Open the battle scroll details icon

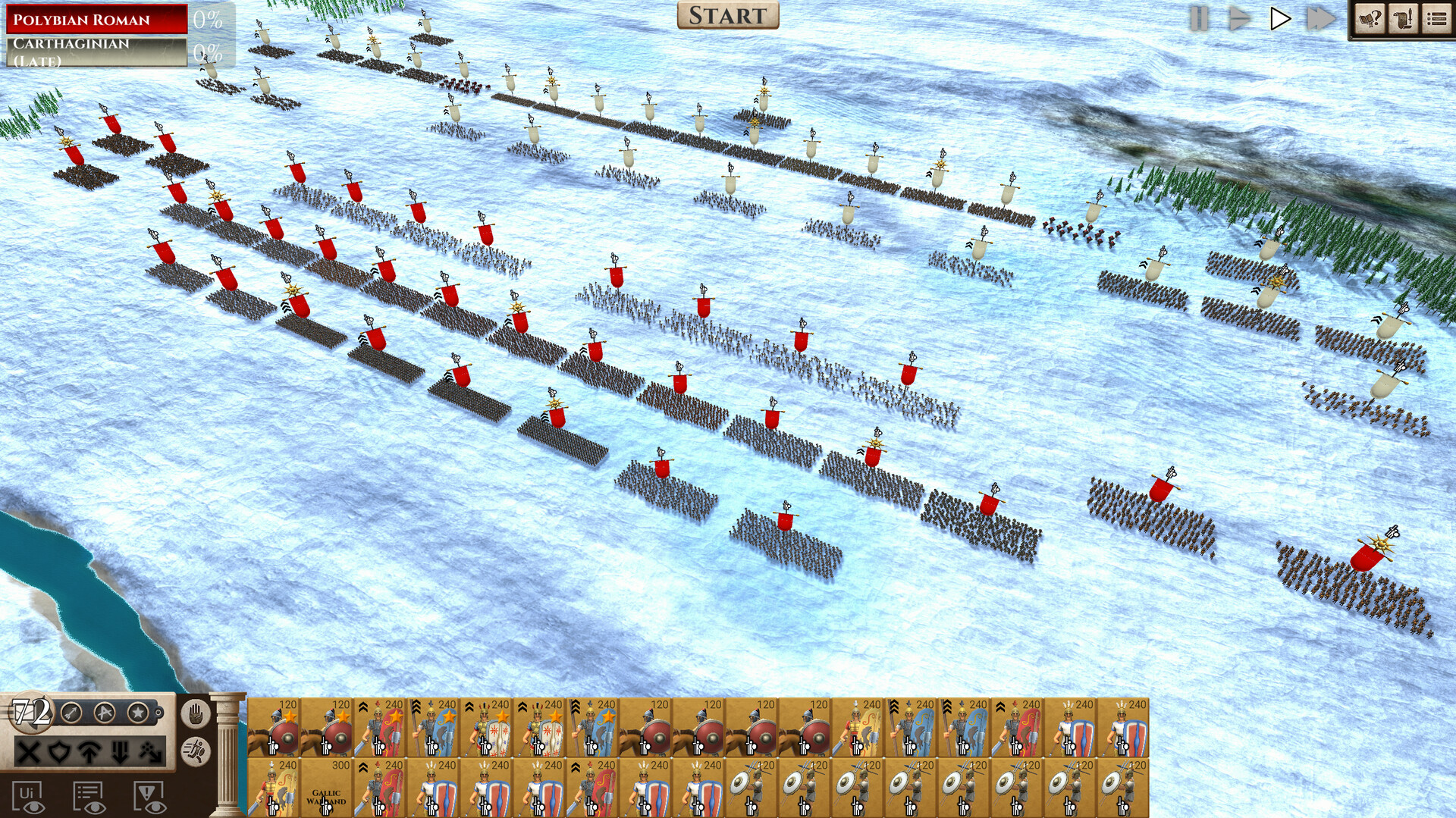[x=1403, y=18]
